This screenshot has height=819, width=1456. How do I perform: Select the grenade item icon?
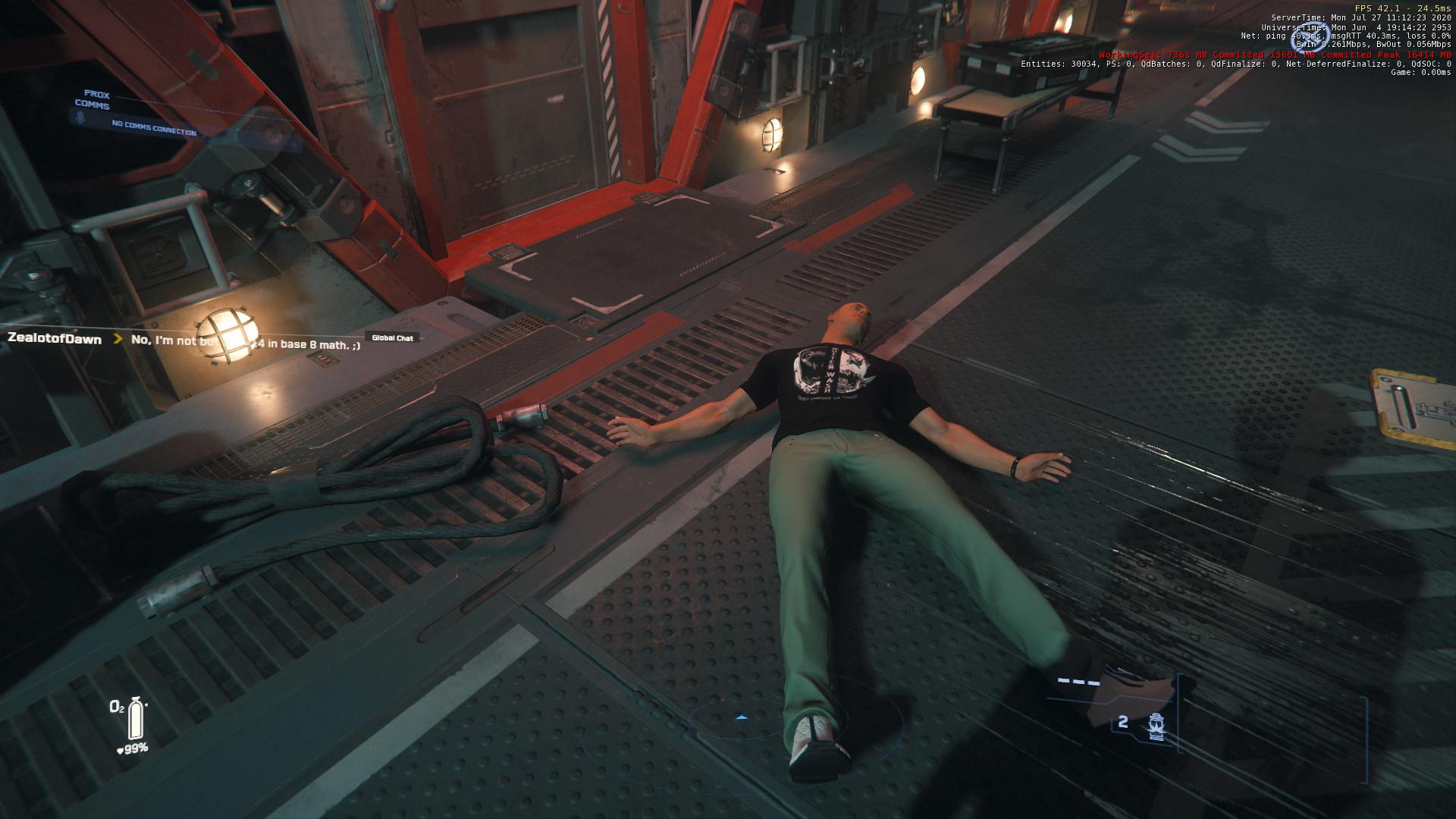(x=1156, y=726)
